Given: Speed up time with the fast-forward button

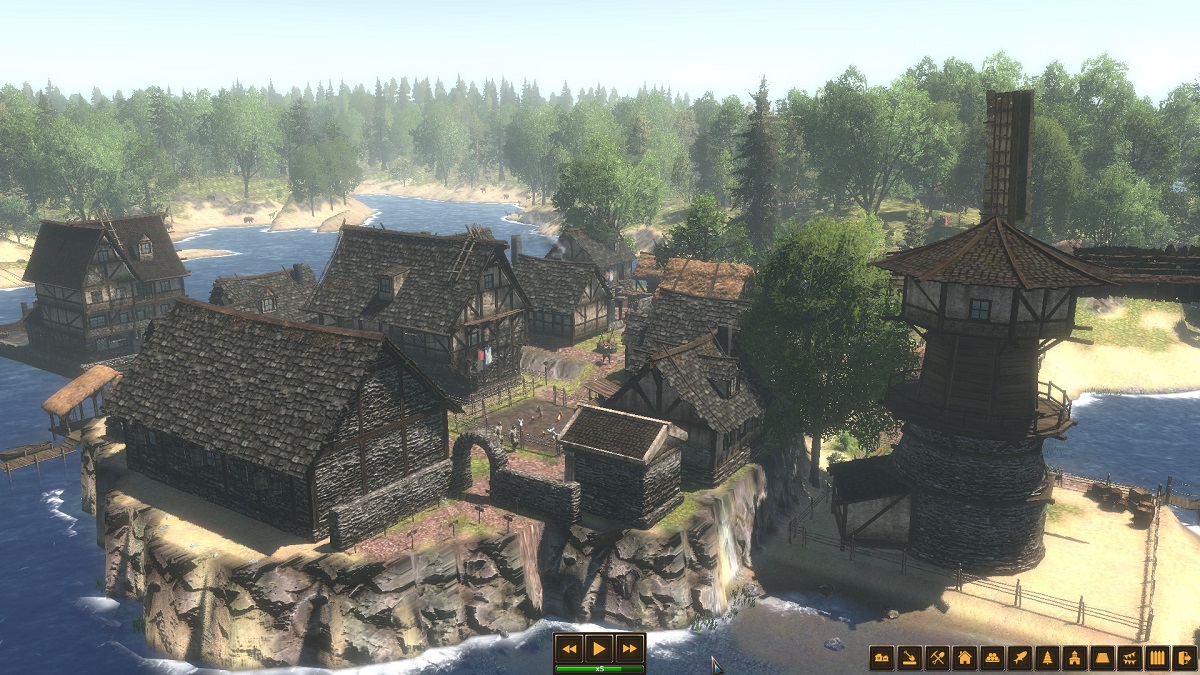Looking at the screenshot, I should 629,648.
